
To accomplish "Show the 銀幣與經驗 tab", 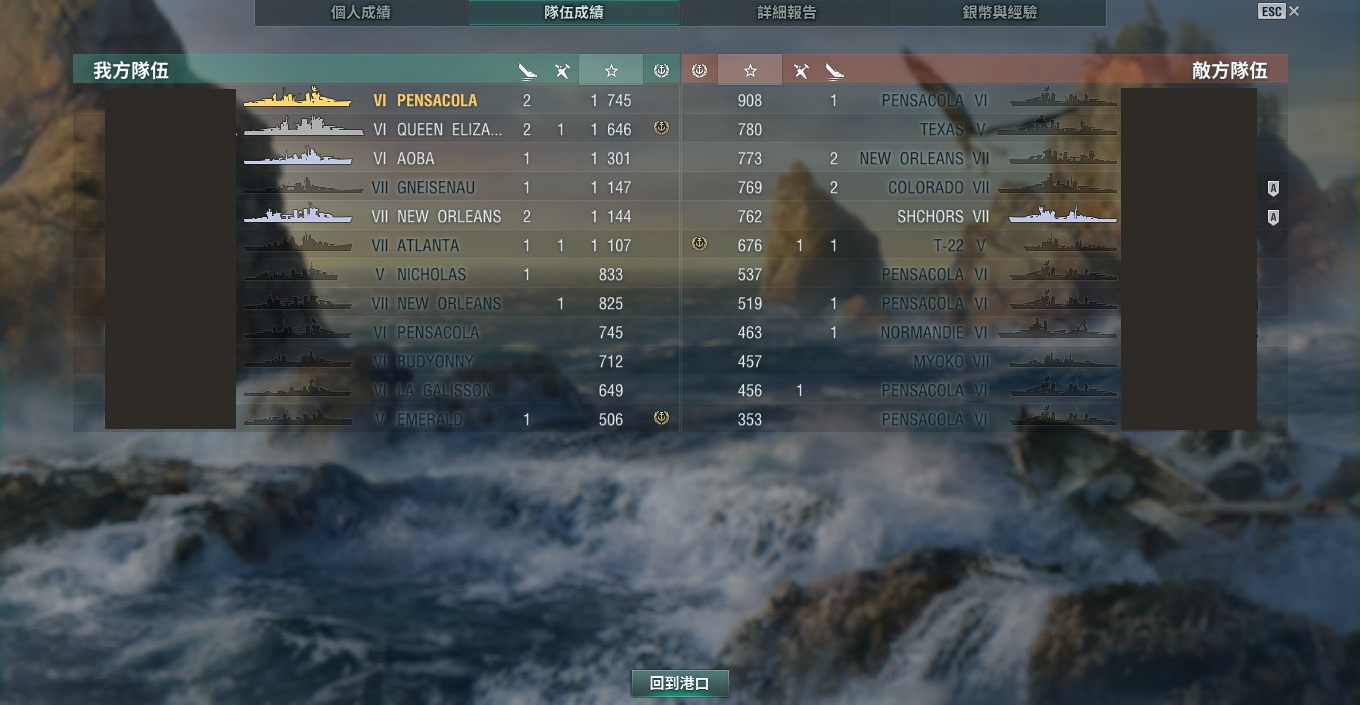I will [999, 13].
